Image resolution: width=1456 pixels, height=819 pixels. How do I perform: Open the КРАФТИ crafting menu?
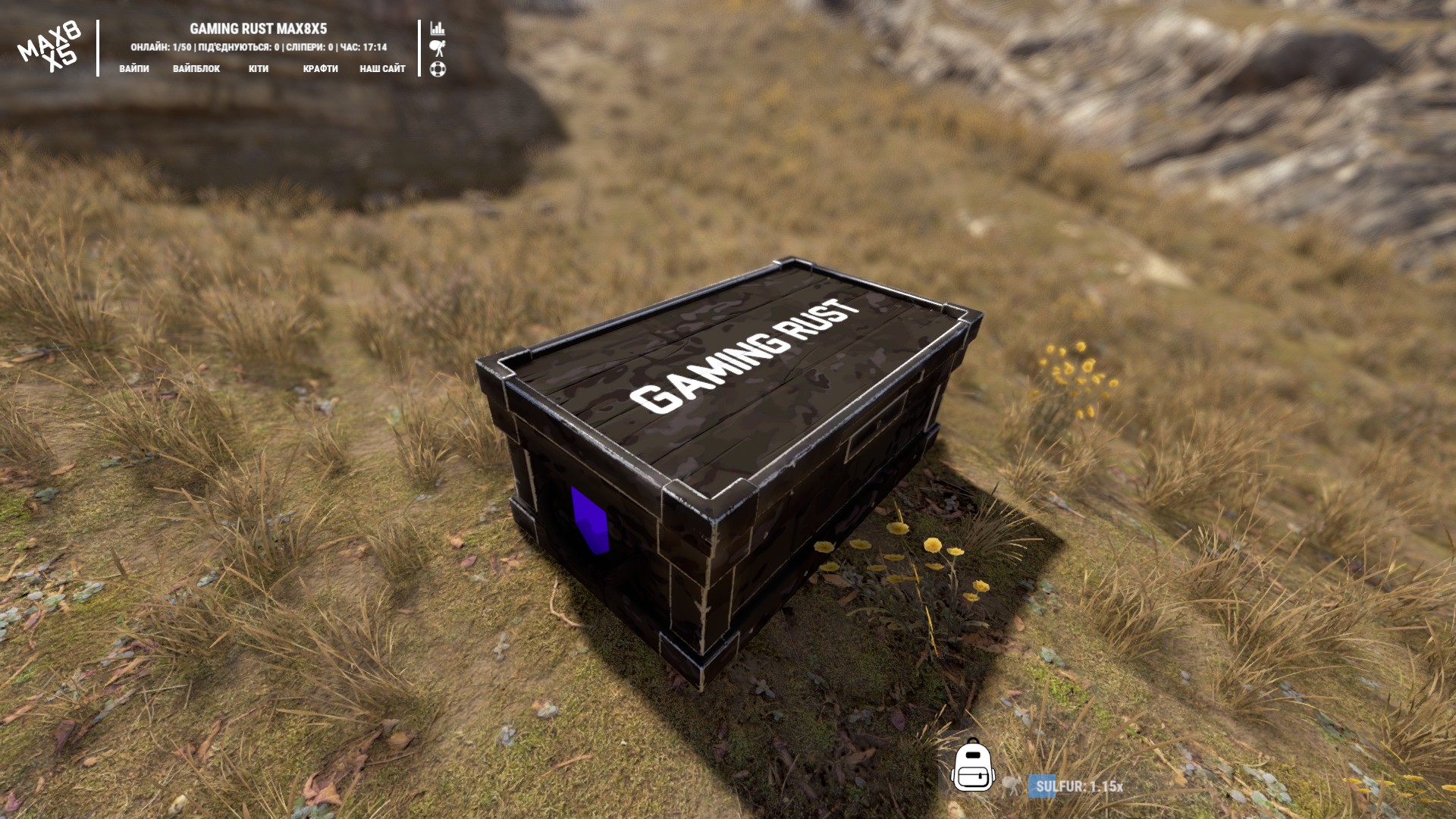321,69
